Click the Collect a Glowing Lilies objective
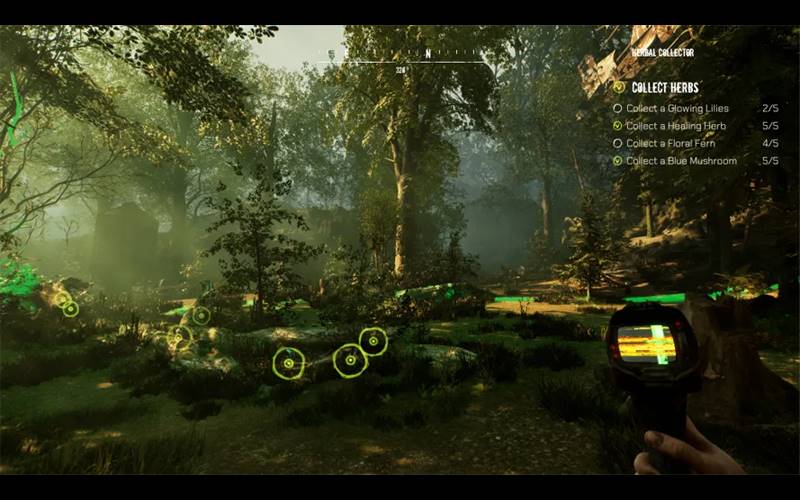 [x=677, y=108]
